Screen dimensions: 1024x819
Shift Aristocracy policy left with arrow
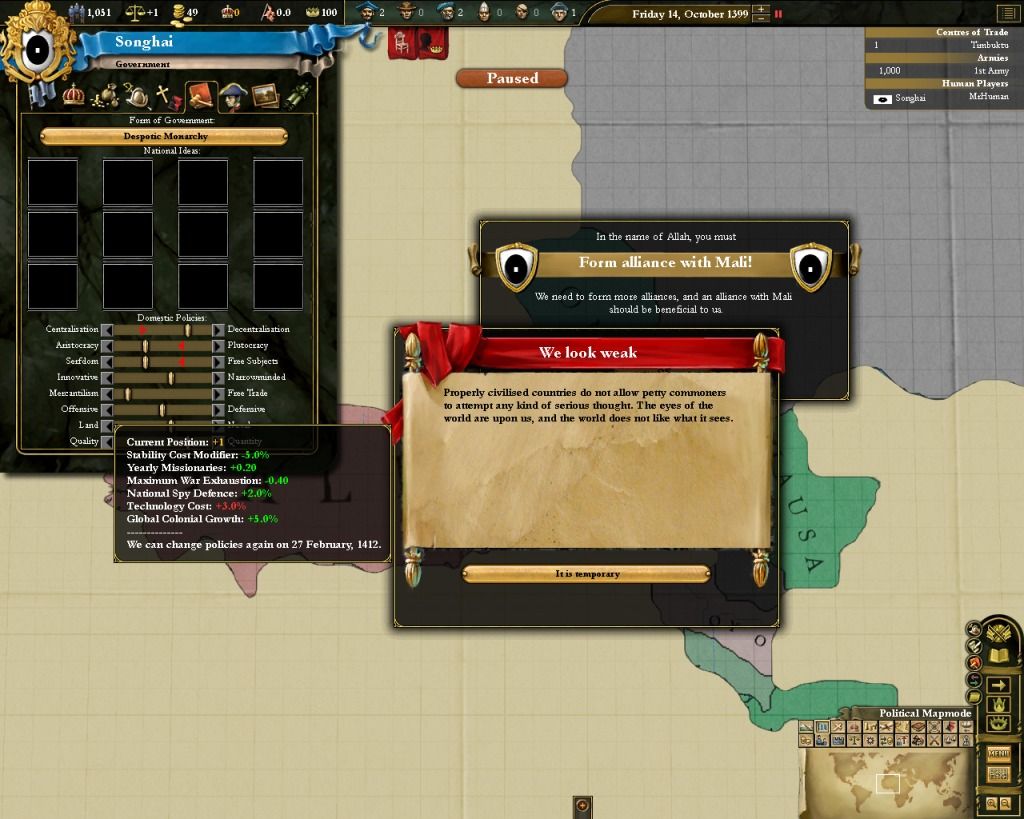[x=107, y=346]
